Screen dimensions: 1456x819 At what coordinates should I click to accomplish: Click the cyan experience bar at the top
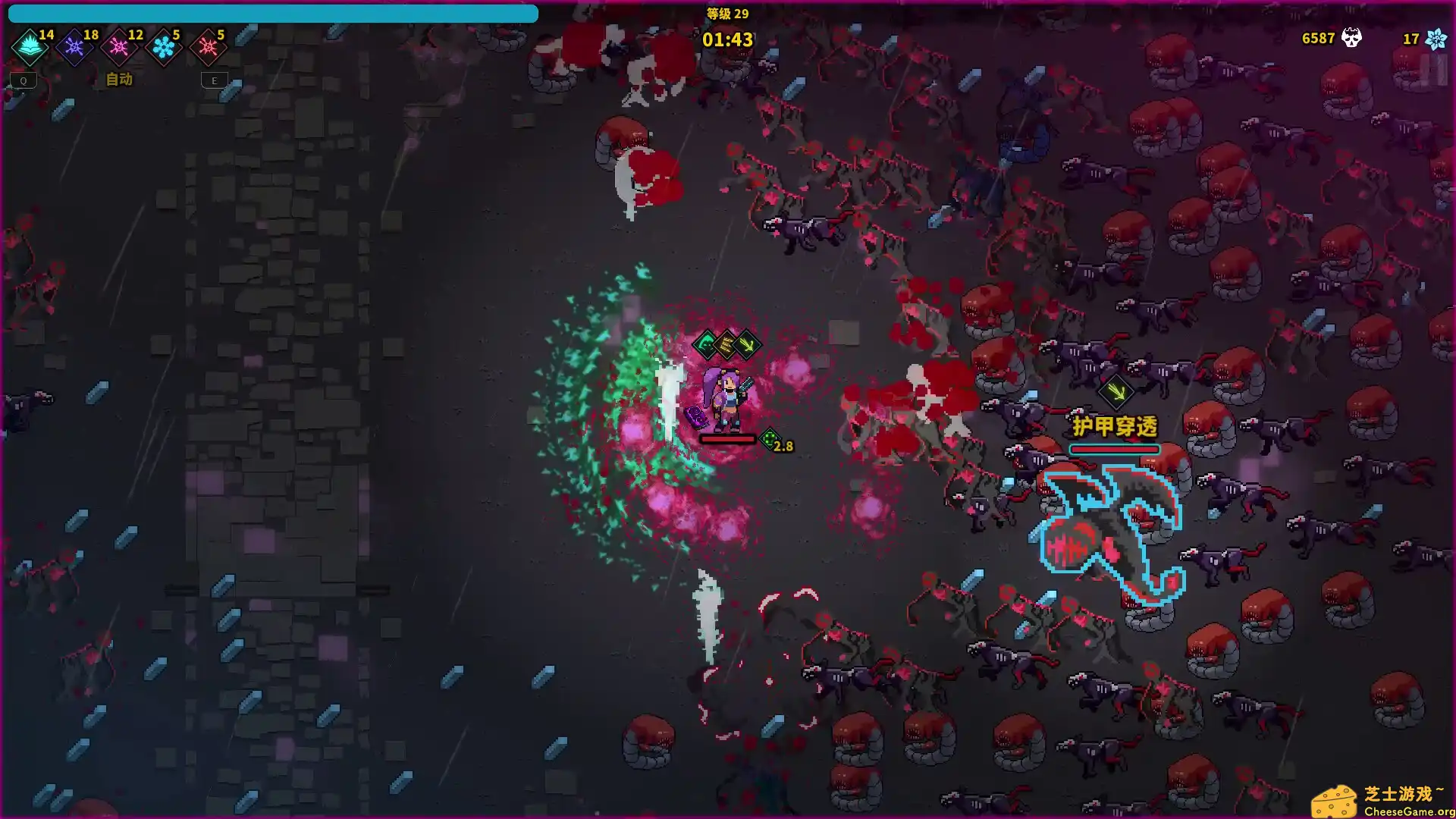[x=273, y=14]
